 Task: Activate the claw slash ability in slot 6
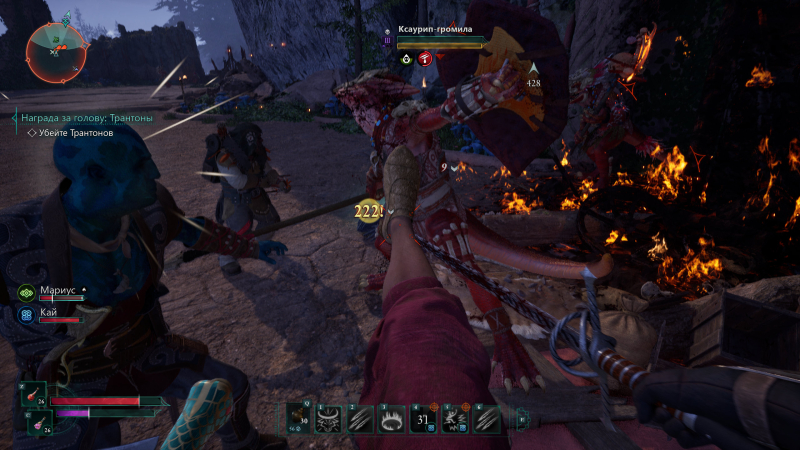tap(485, 421)
